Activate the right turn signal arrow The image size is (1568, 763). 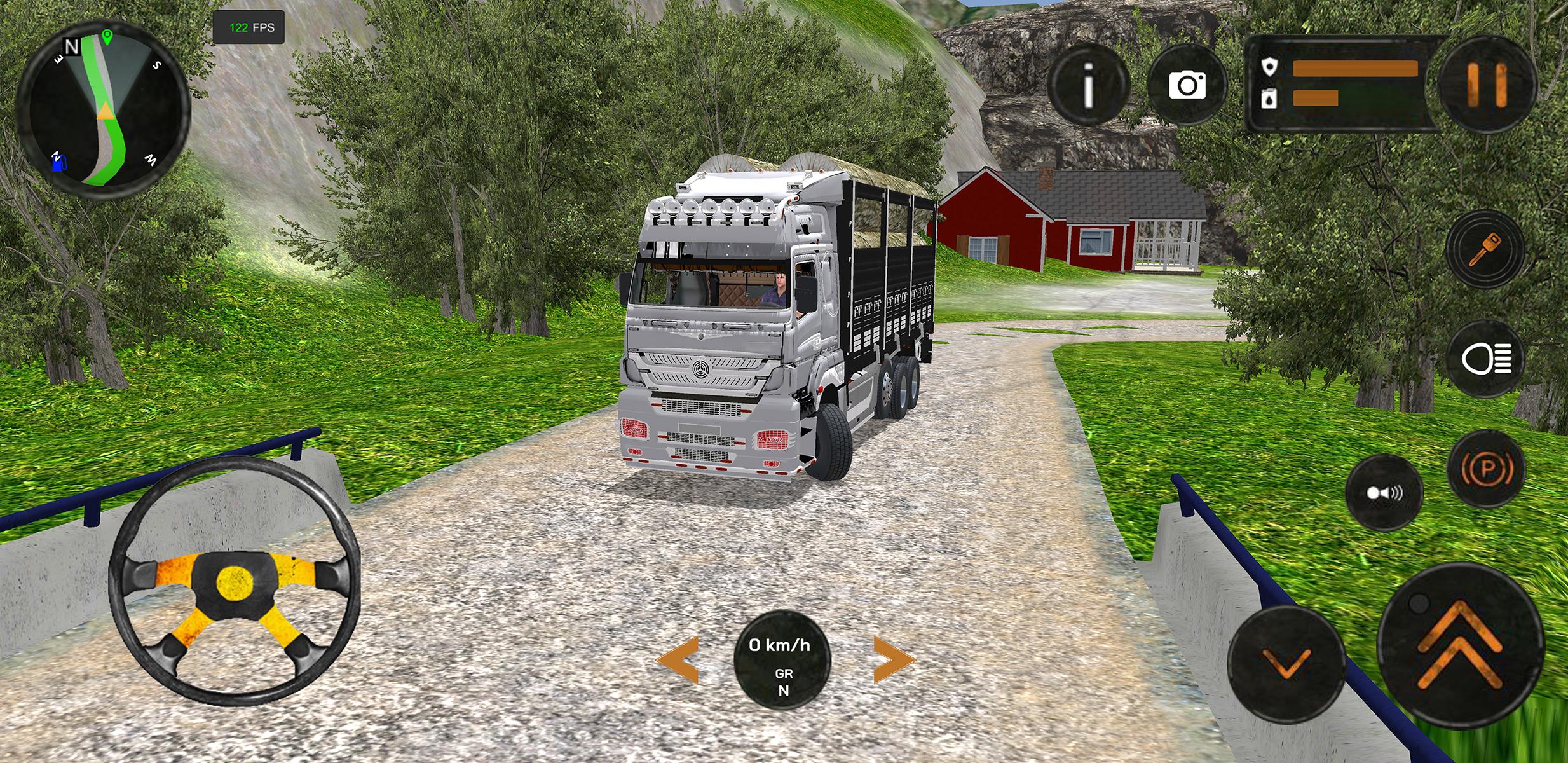(x=893, y=660)
